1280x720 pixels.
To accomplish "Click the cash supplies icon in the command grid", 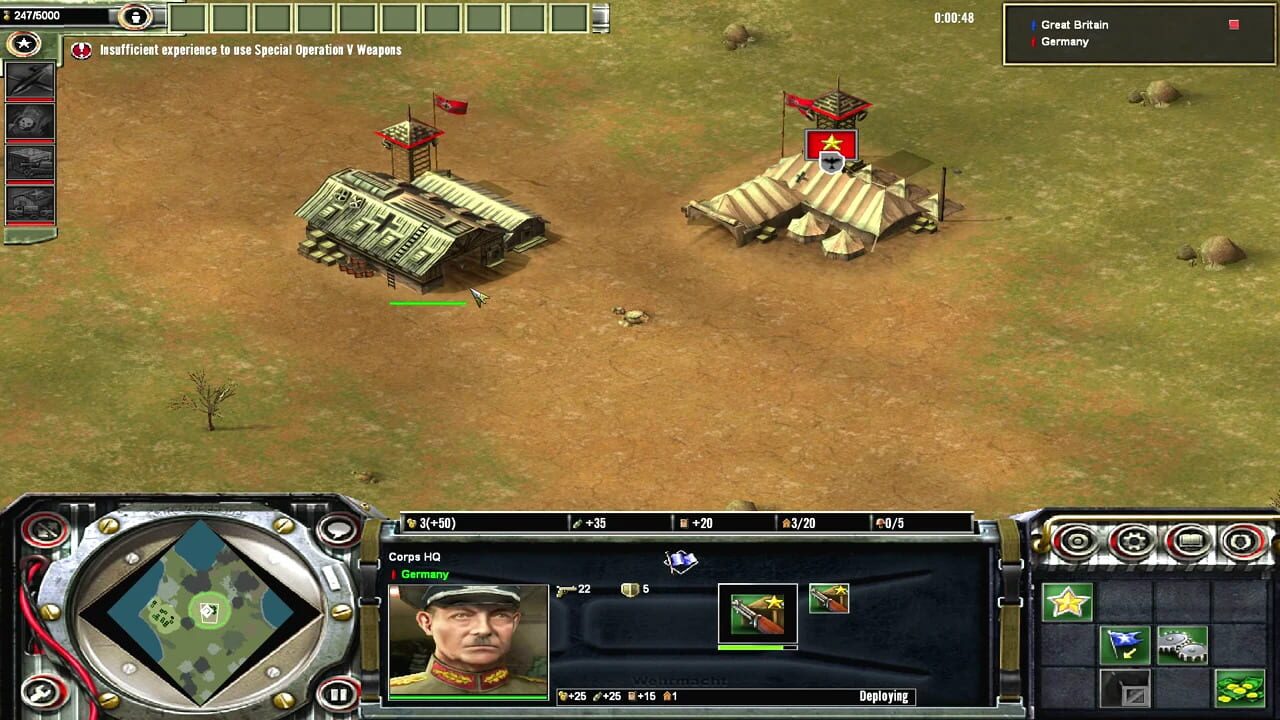I will pyautogui.click(x=1240, y=688).
